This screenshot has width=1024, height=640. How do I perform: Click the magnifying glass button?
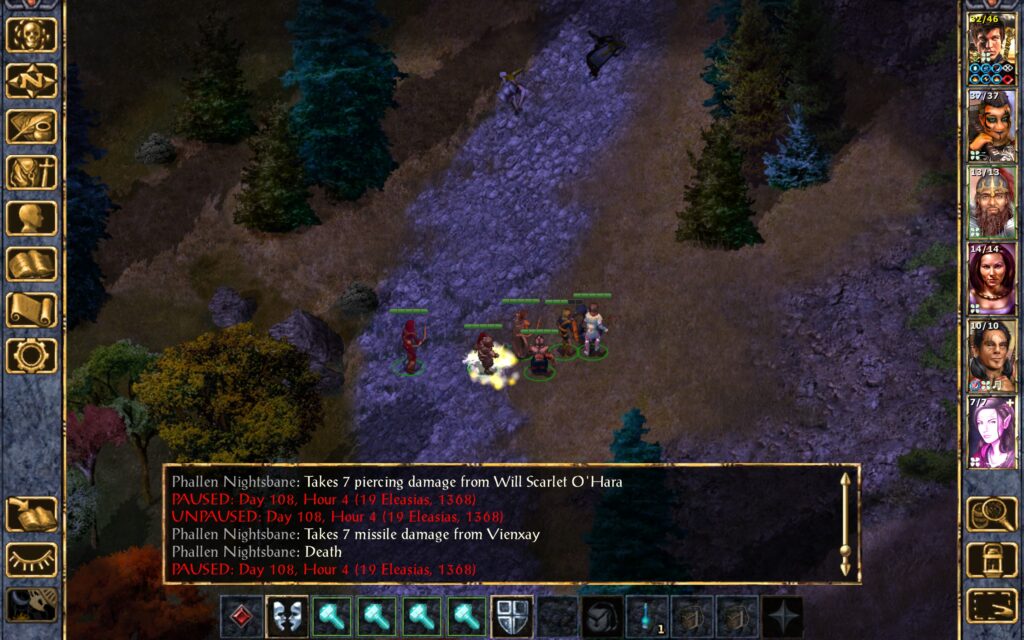point(991,514)
